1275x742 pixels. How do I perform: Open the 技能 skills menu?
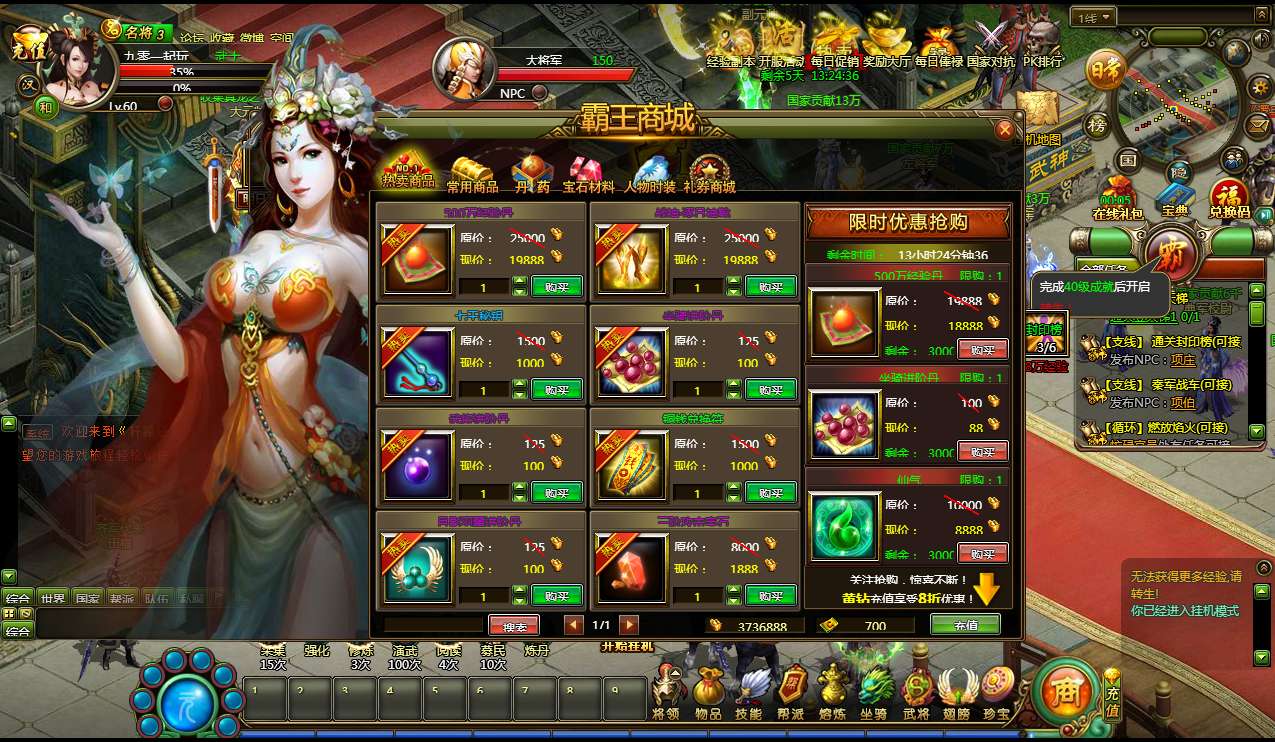point(749,692)
